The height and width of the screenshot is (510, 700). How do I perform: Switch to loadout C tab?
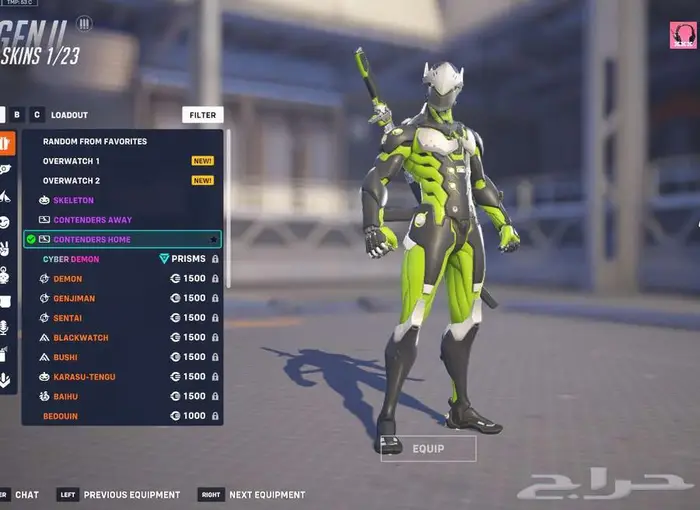pyautogui.click(x=37, y=115)
